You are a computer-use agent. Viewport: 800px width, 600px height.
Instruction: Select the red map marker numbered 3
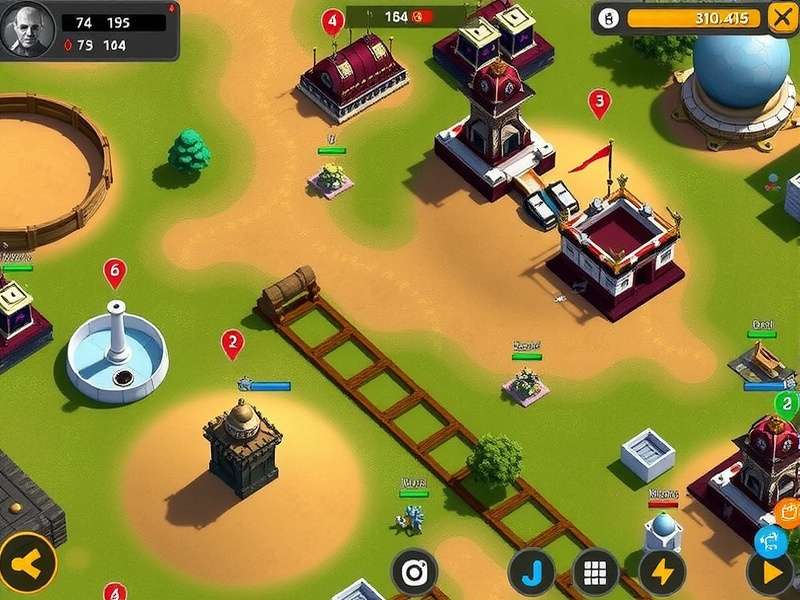point(599,101)
